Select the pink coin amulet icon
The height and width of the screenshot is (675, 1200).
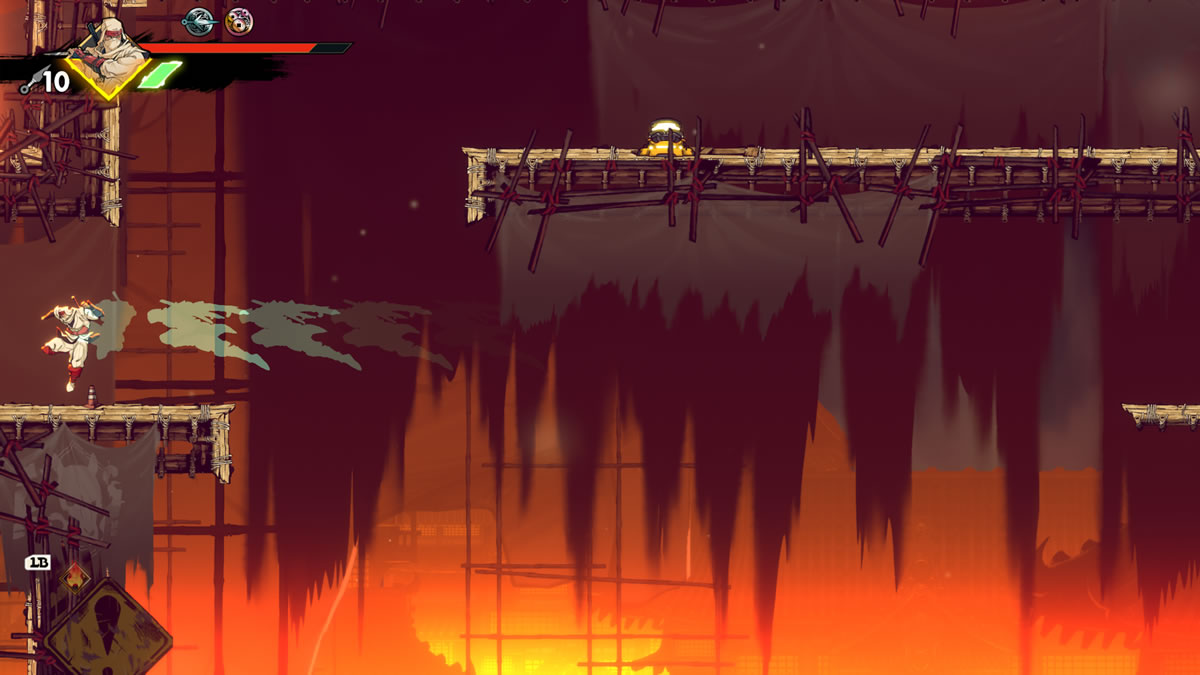238,21
